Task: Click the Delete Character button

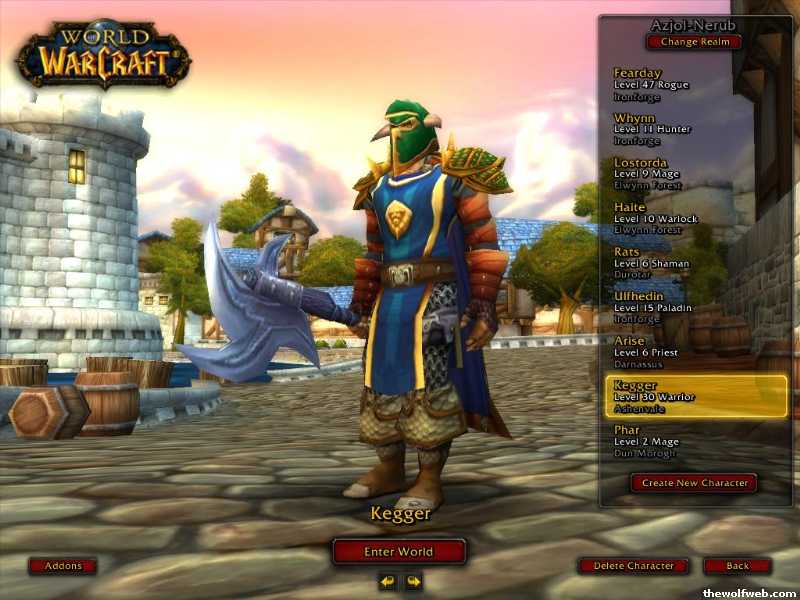Action: click(633, 566)
